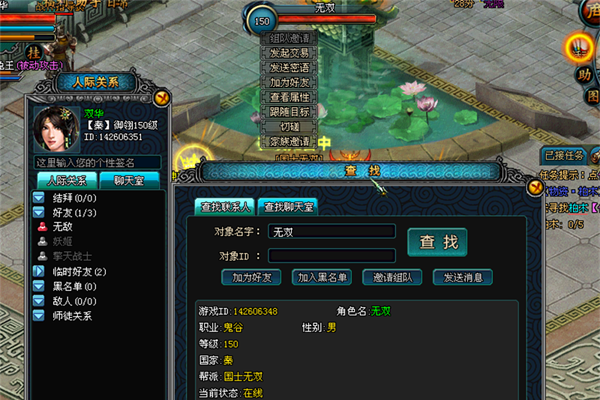Expand the 临时好友 group
Viewport: 600px width, 400px height.
(x=42, y=272)
